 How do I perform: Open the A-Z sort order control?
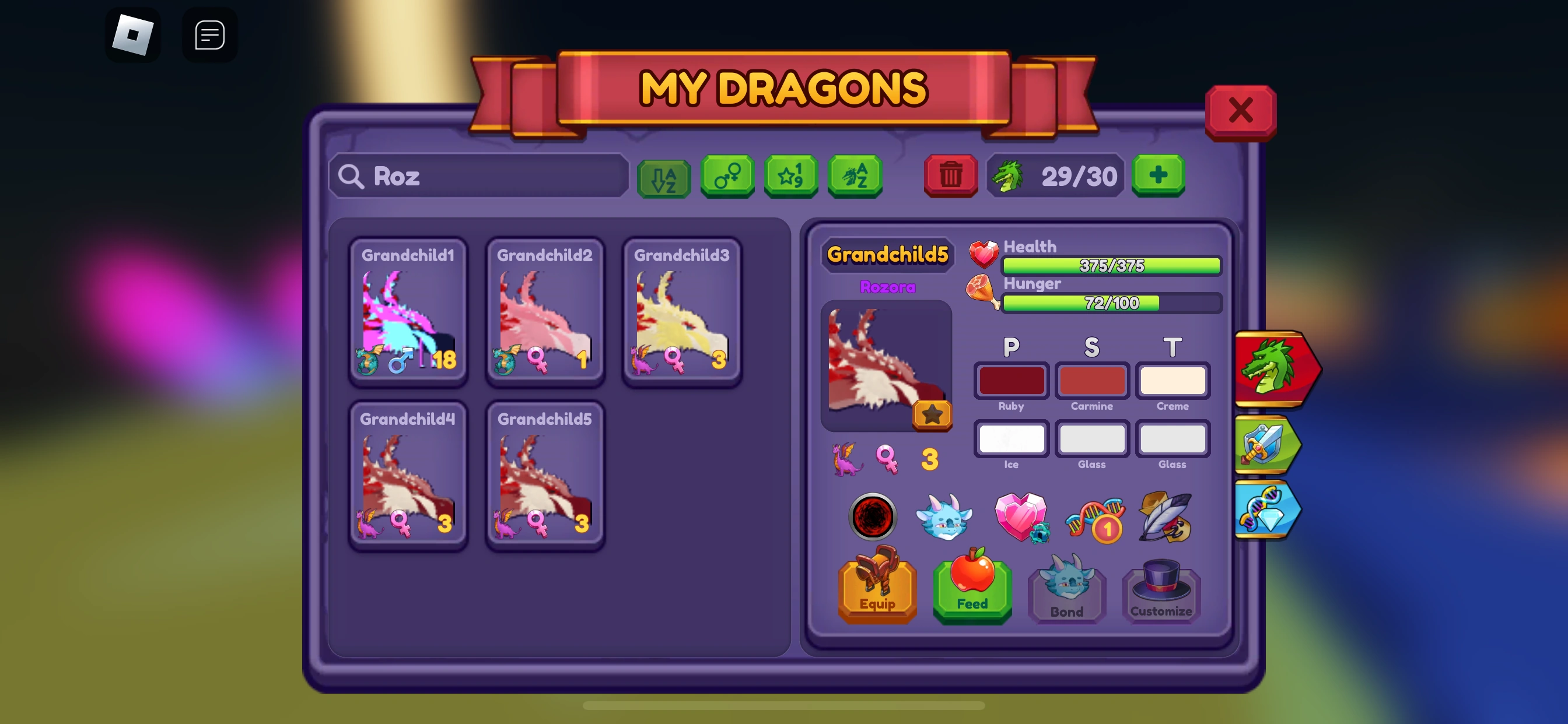click(664, 177)
